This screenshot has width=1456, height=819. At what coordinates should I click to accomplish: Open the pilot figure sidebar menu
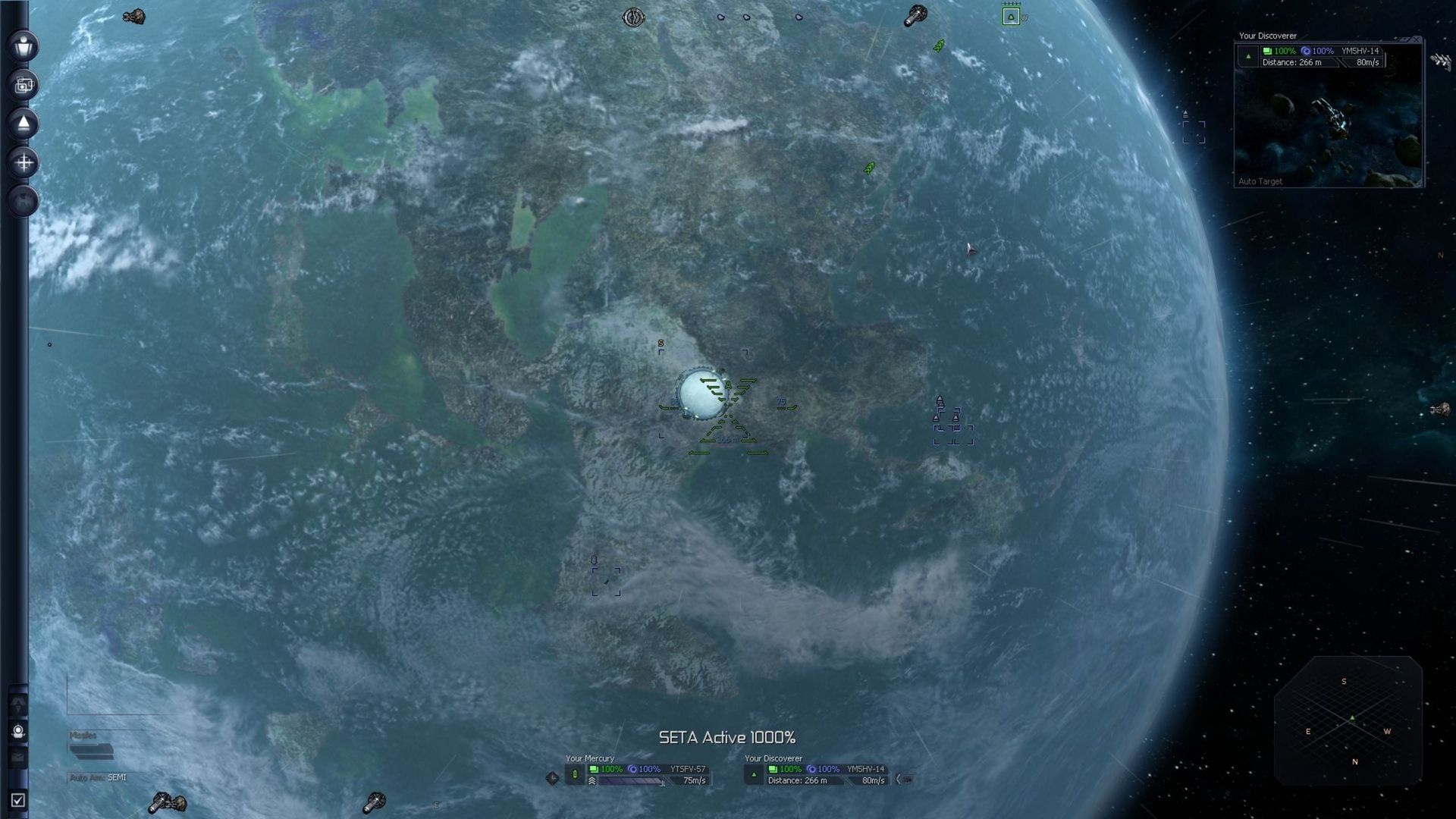(24, 45)
